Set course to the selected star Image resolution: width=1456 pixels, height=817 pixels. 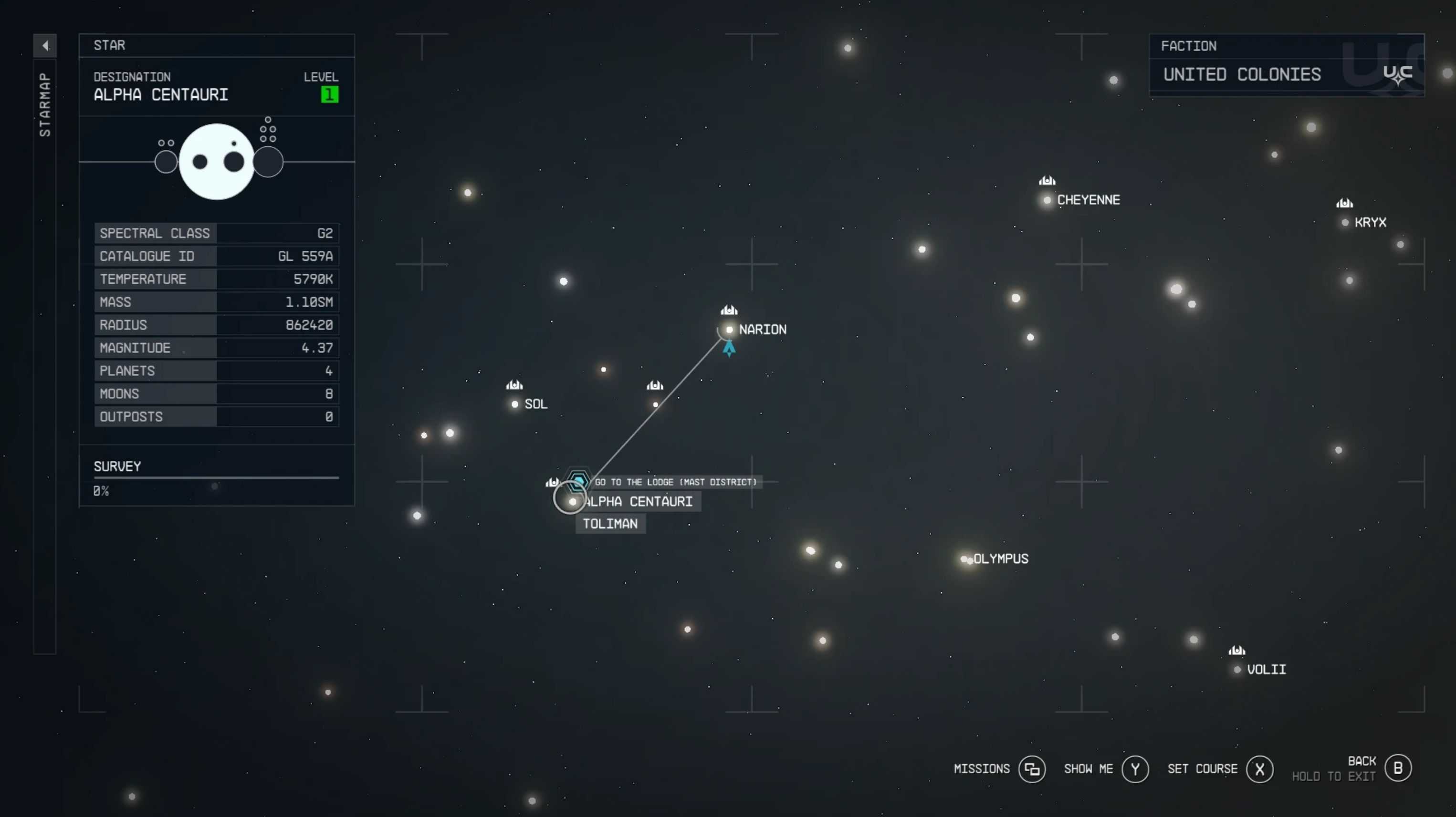point(1259,769)
